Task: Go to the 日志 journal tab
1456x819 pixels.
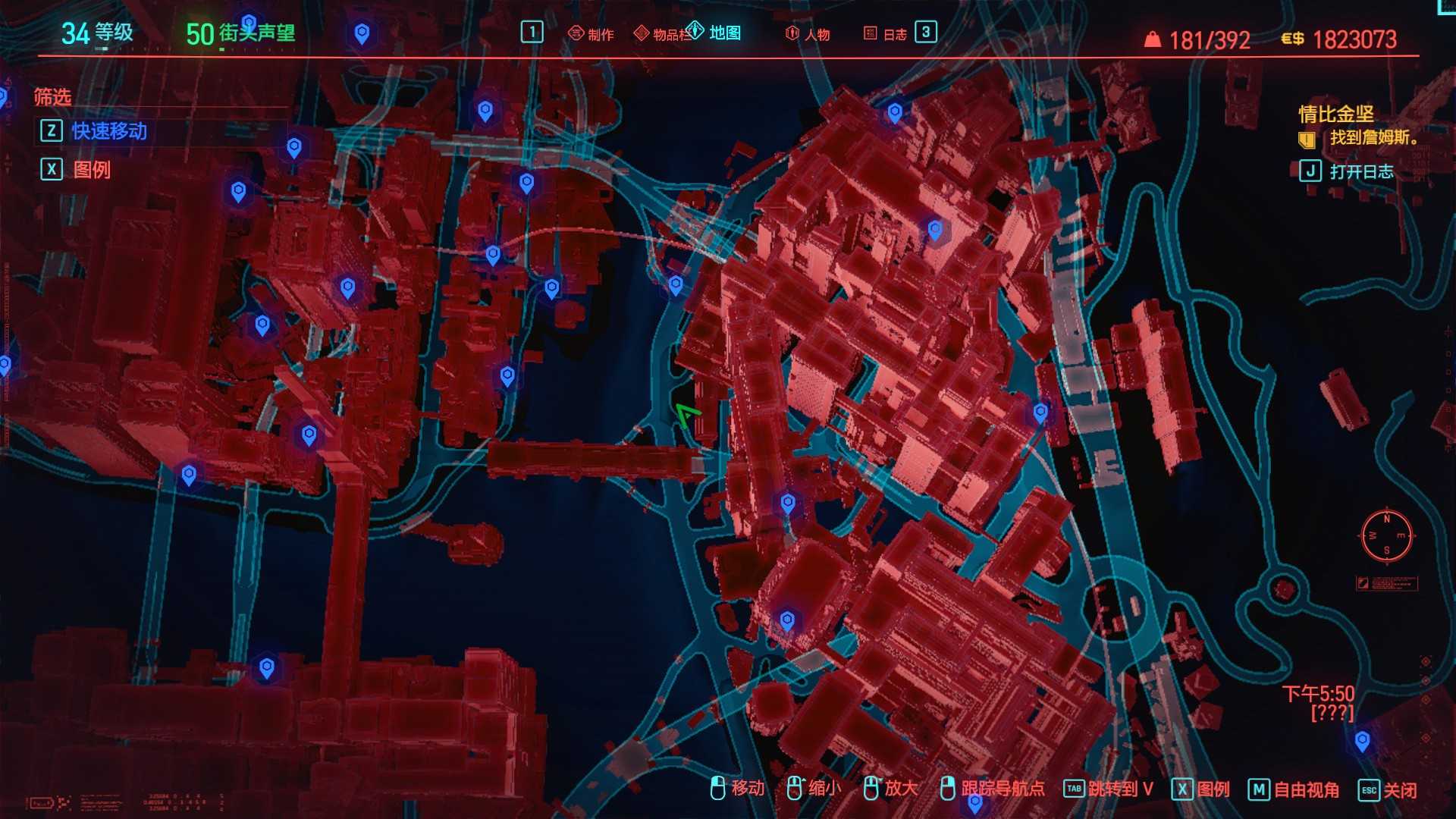Action: (886, 34)
